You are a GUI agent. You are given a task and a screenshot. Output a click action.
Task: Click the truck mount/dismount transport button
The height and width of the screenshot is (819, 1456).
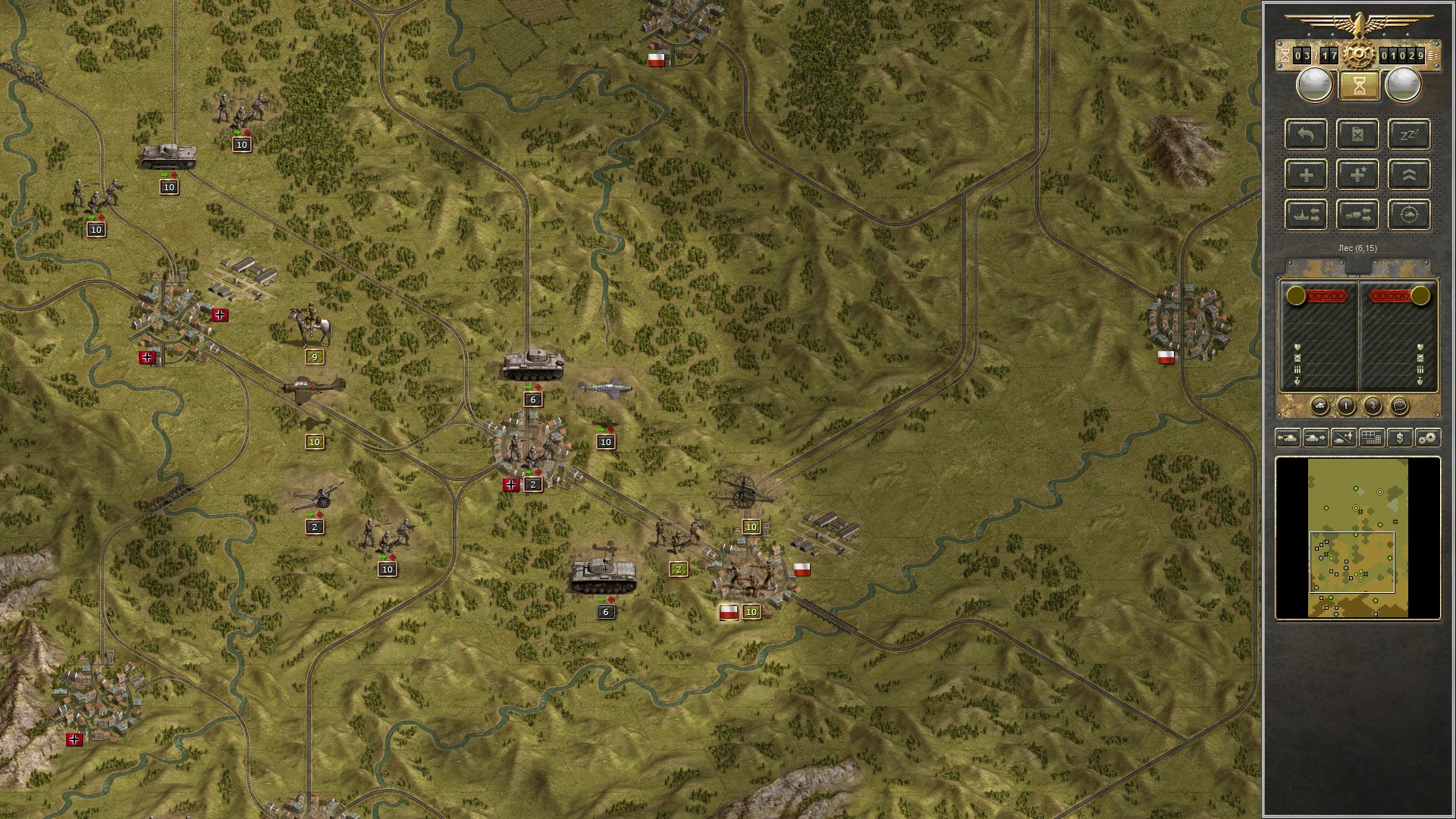click(1357, 215)
